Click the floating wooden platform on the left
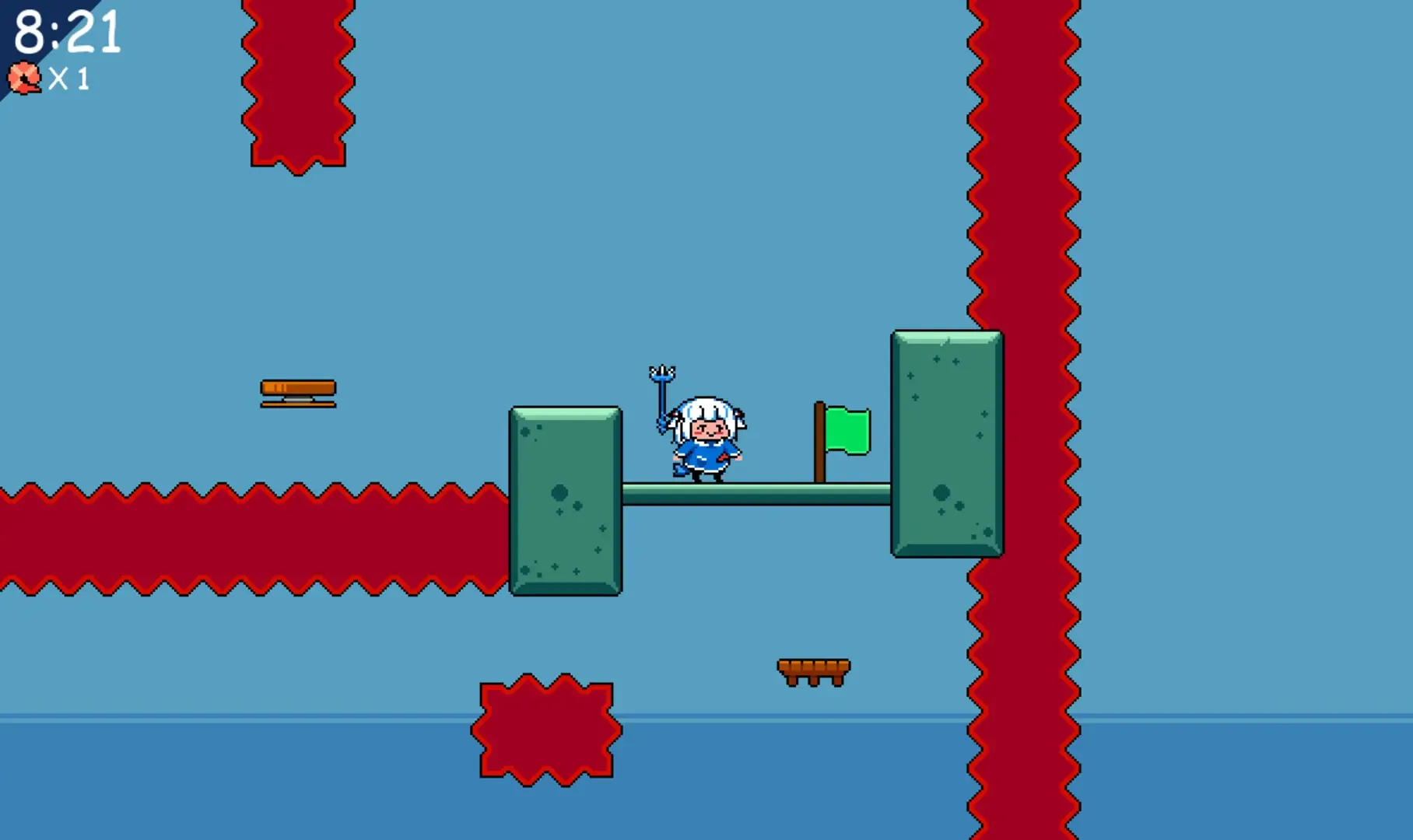The image size is (1413, 840). point(297,390)
